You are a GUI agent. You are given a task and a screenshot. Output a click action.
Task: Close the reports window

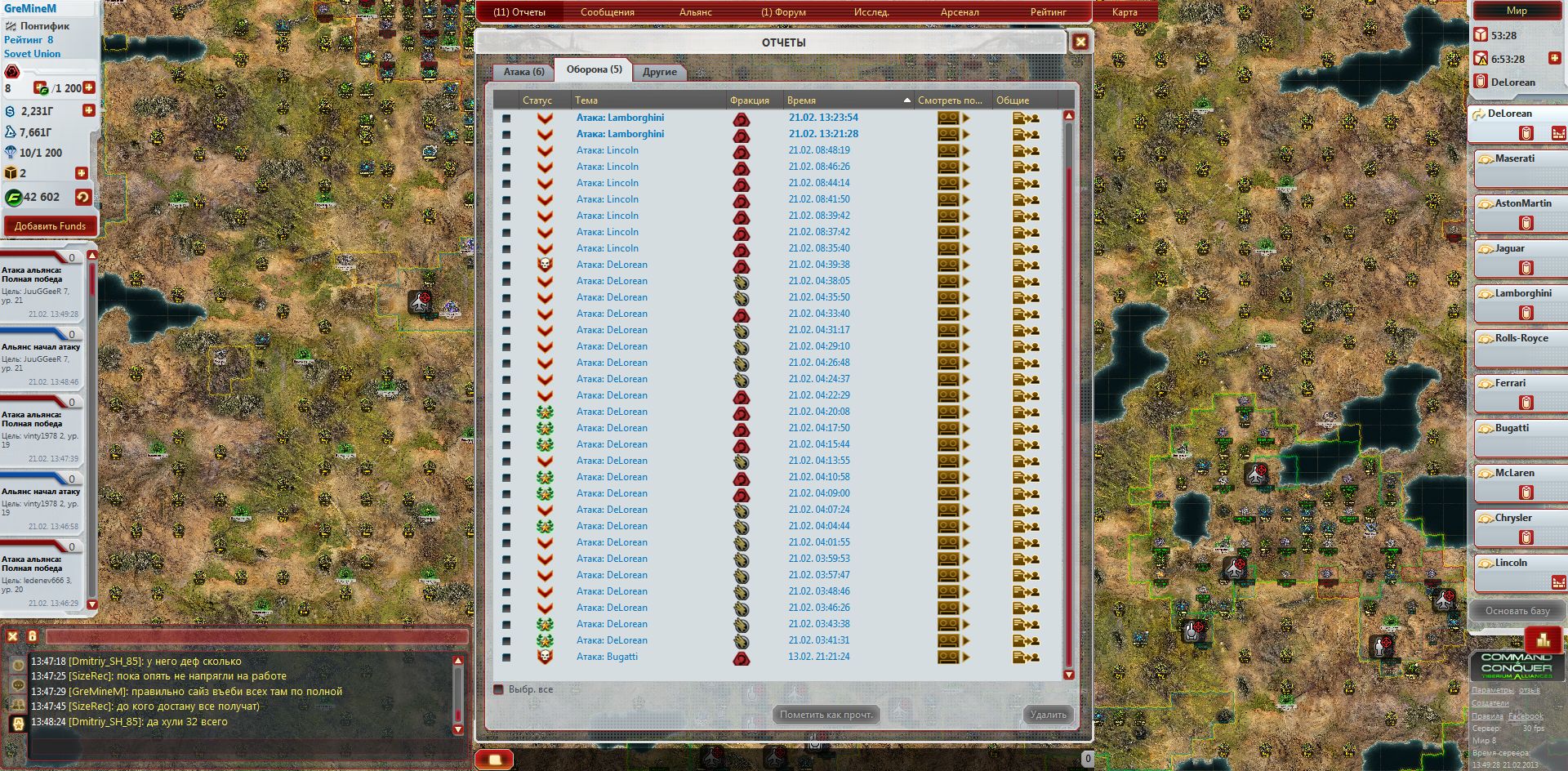[1080, 42]
